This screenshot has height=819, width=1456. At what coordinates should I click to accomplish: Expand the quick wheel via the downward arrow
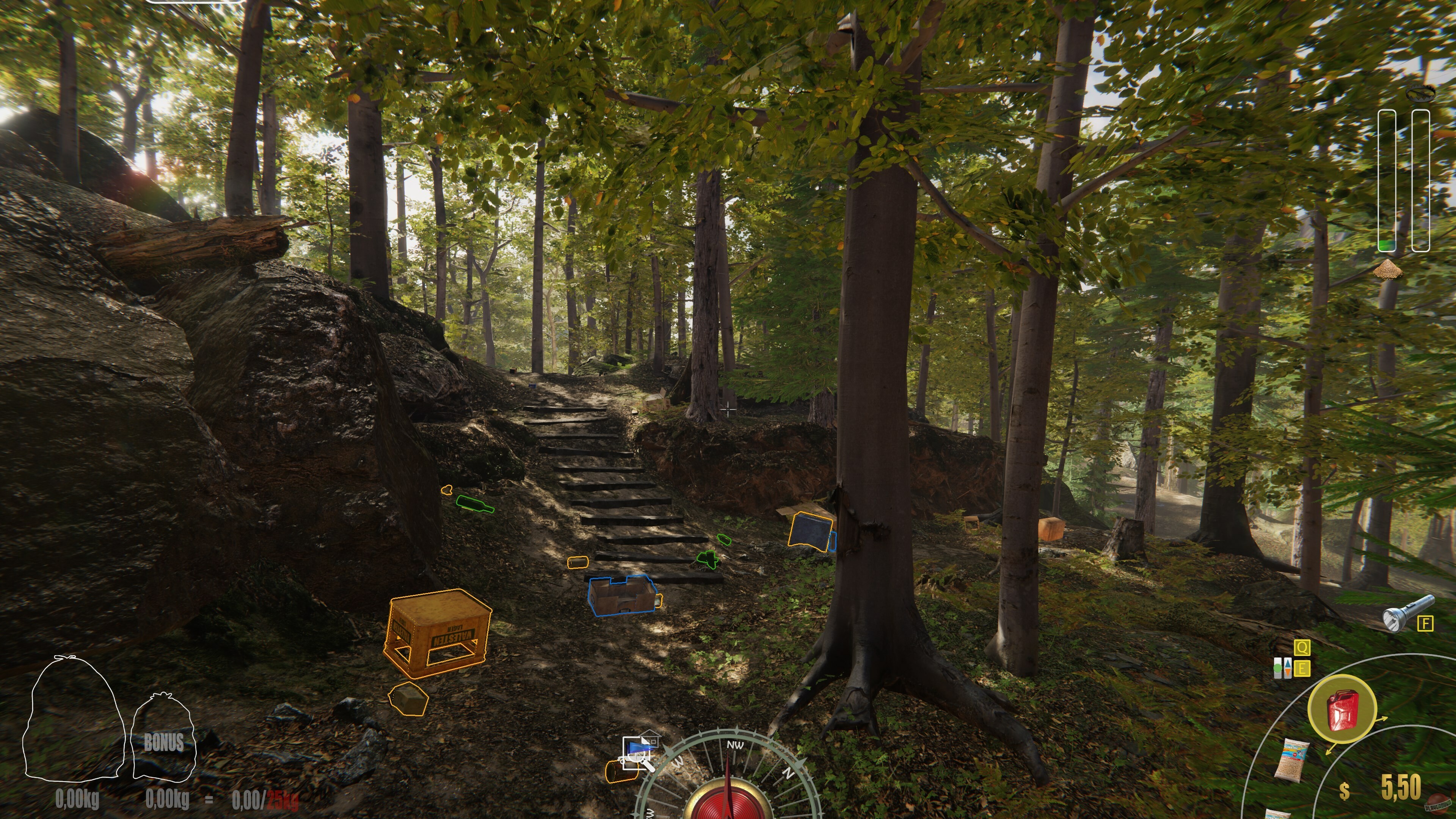click(x=1328, y=752)
